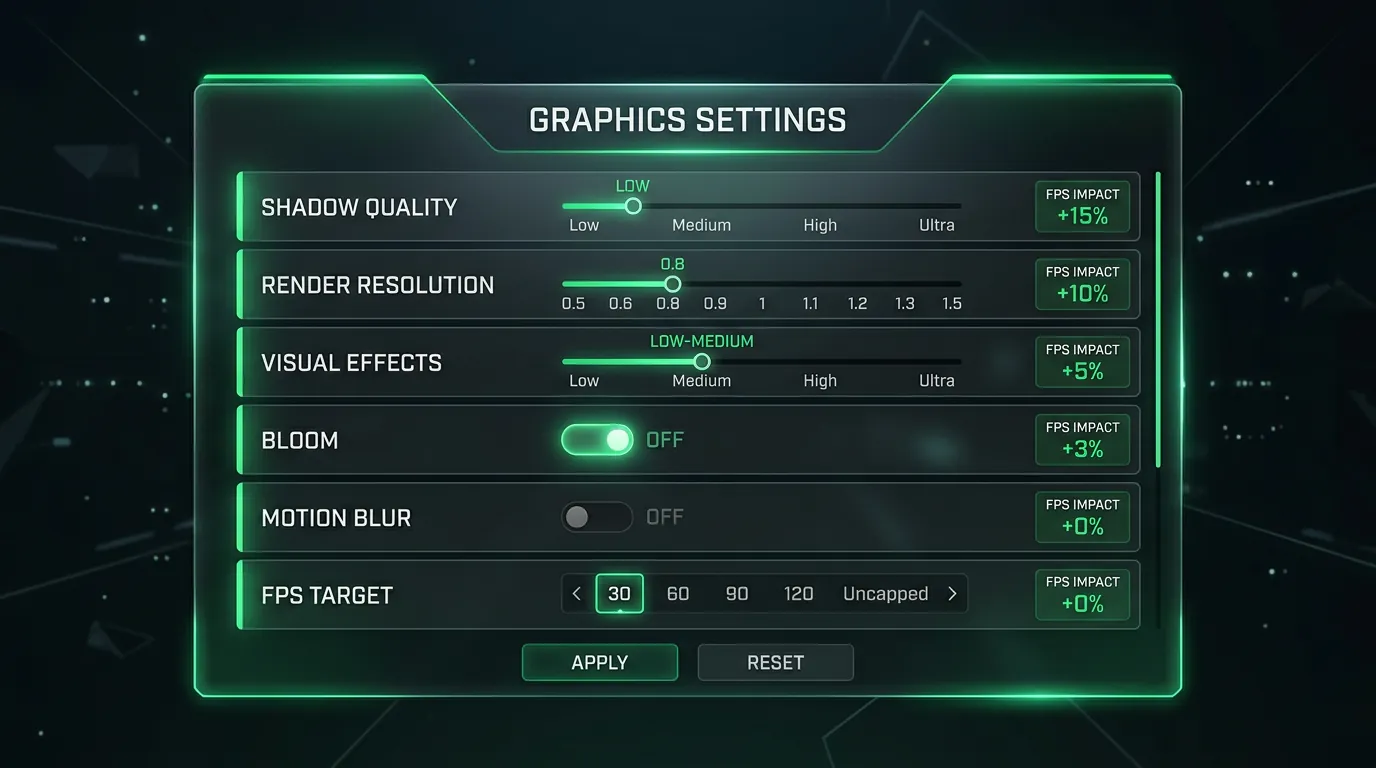
Task: Click the Shadow Quality slider handle
Action: click(632, 205)
